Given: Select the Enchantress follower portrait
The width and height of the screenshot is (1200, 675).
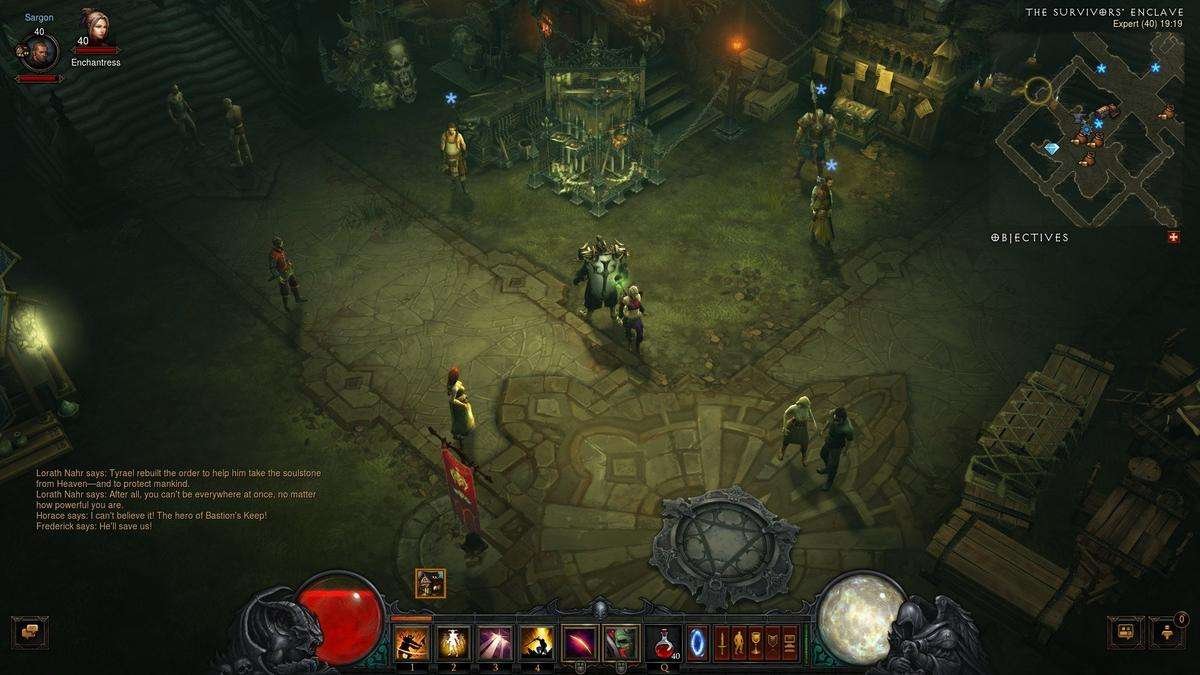Looking at the screenshot, I should tap(97, 28).
